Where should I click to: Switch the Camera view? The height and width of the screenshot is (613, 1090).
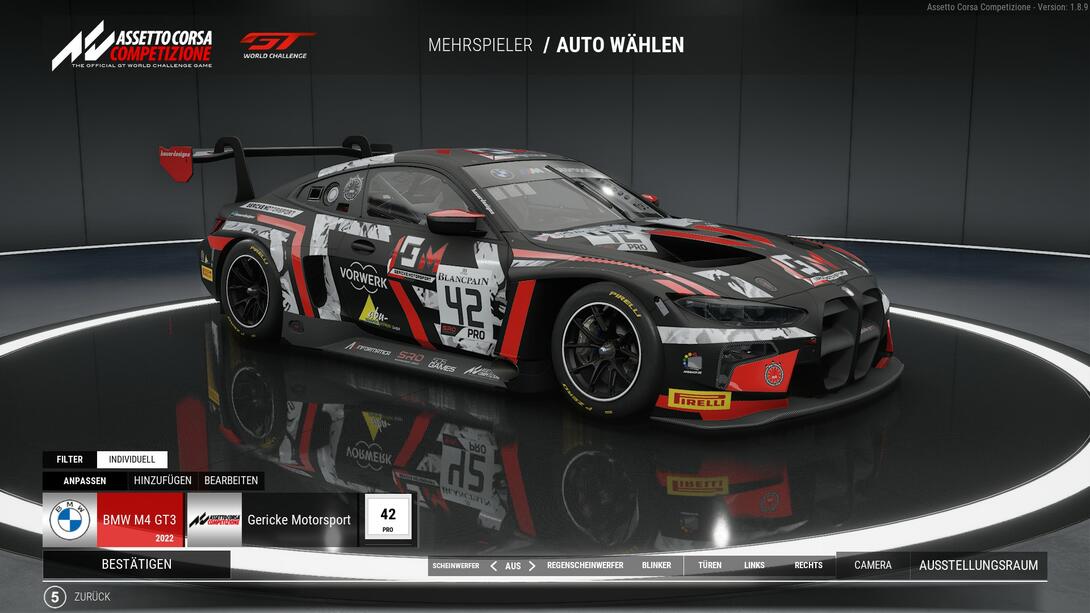872,565
